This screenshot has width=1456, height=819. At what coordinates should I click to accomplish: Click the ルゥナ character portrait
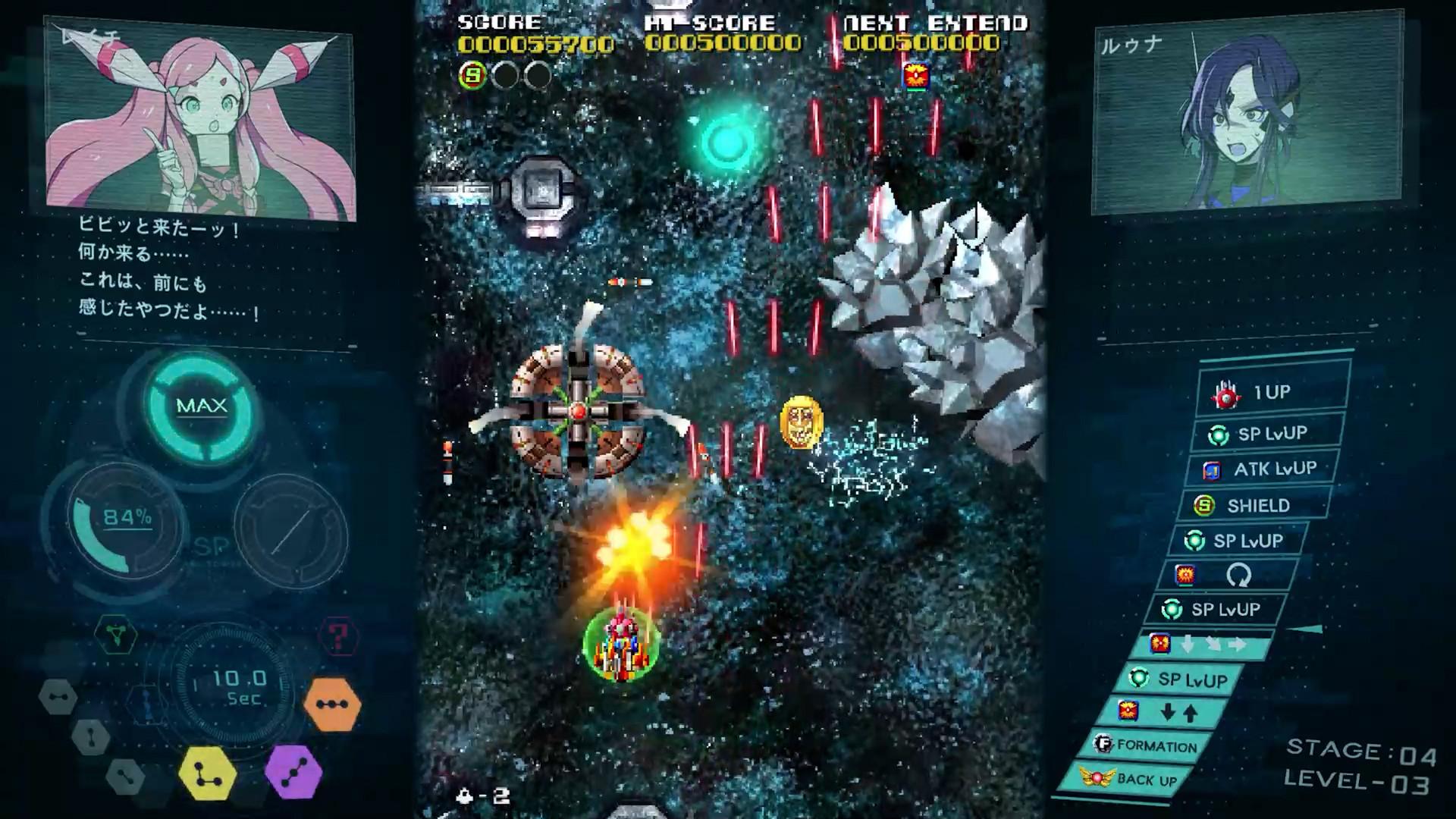click(1247, 114)
